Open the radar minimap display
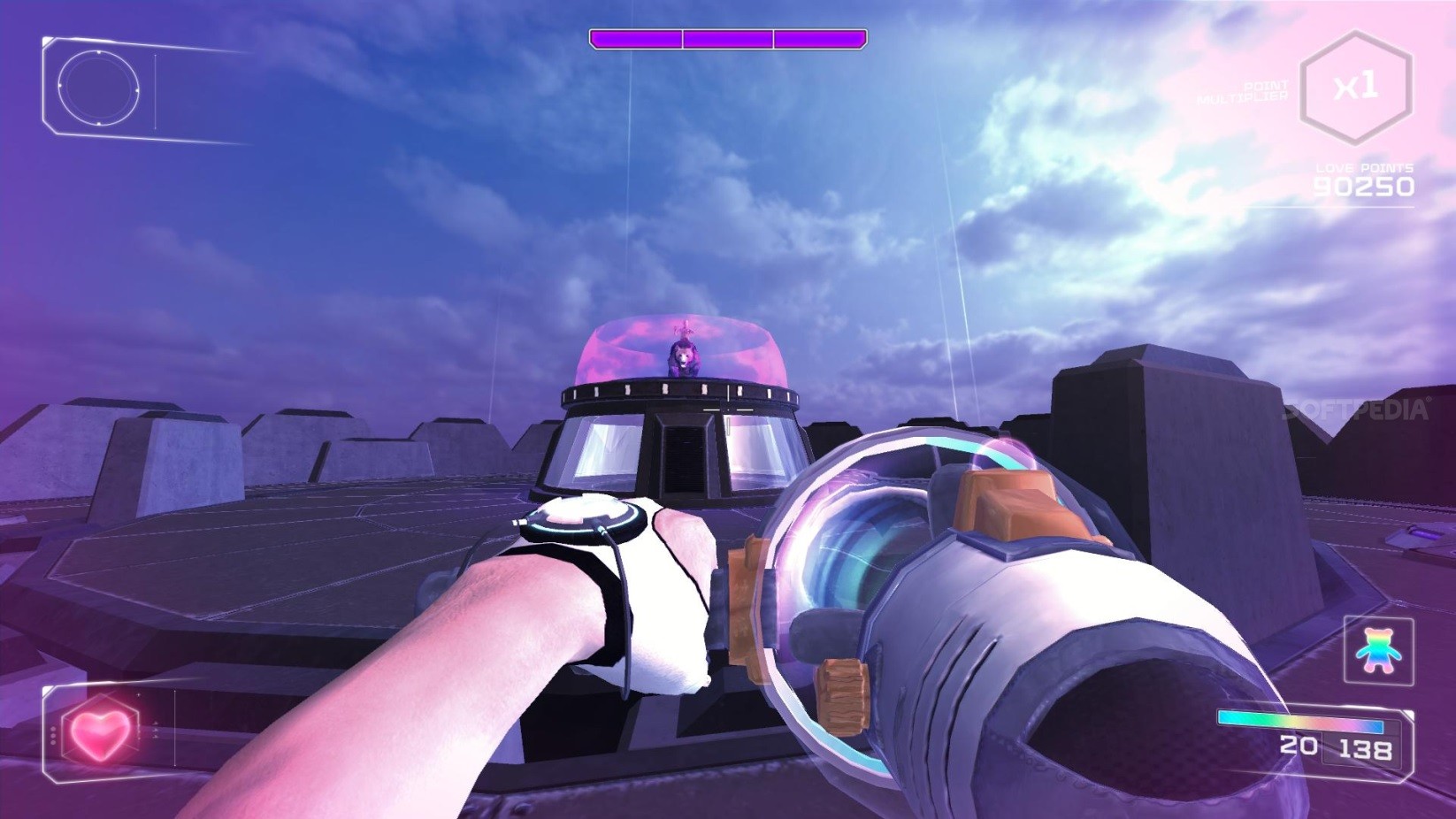The image size is (1456, 819). [x=97, y=88]
